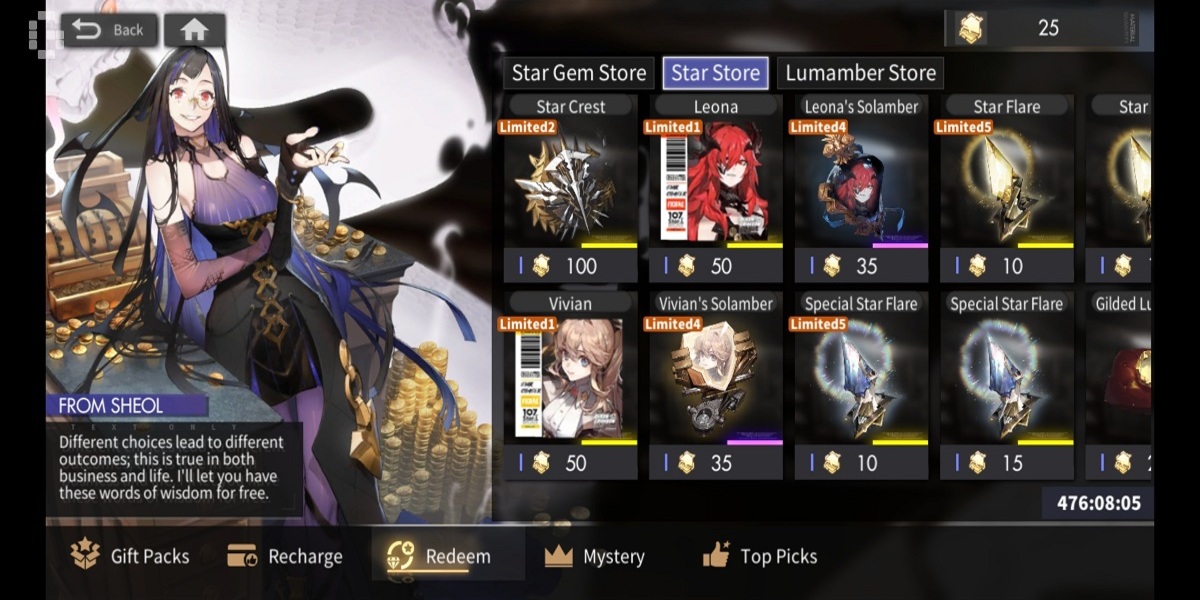Viewport: 1200px width, 600px height.
Task: Go back using the Back button
Action: coord(108,30)
